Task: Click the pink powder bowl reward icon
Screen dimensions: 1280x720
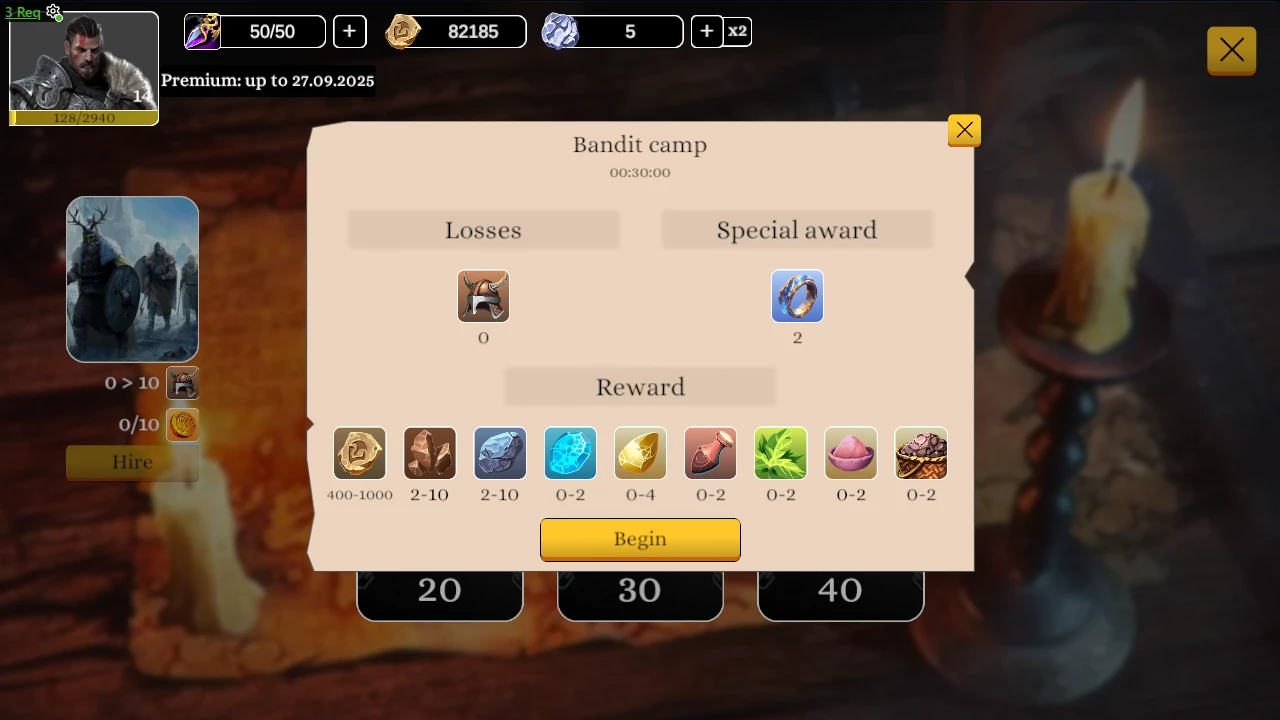Action: tap(850, 453)
